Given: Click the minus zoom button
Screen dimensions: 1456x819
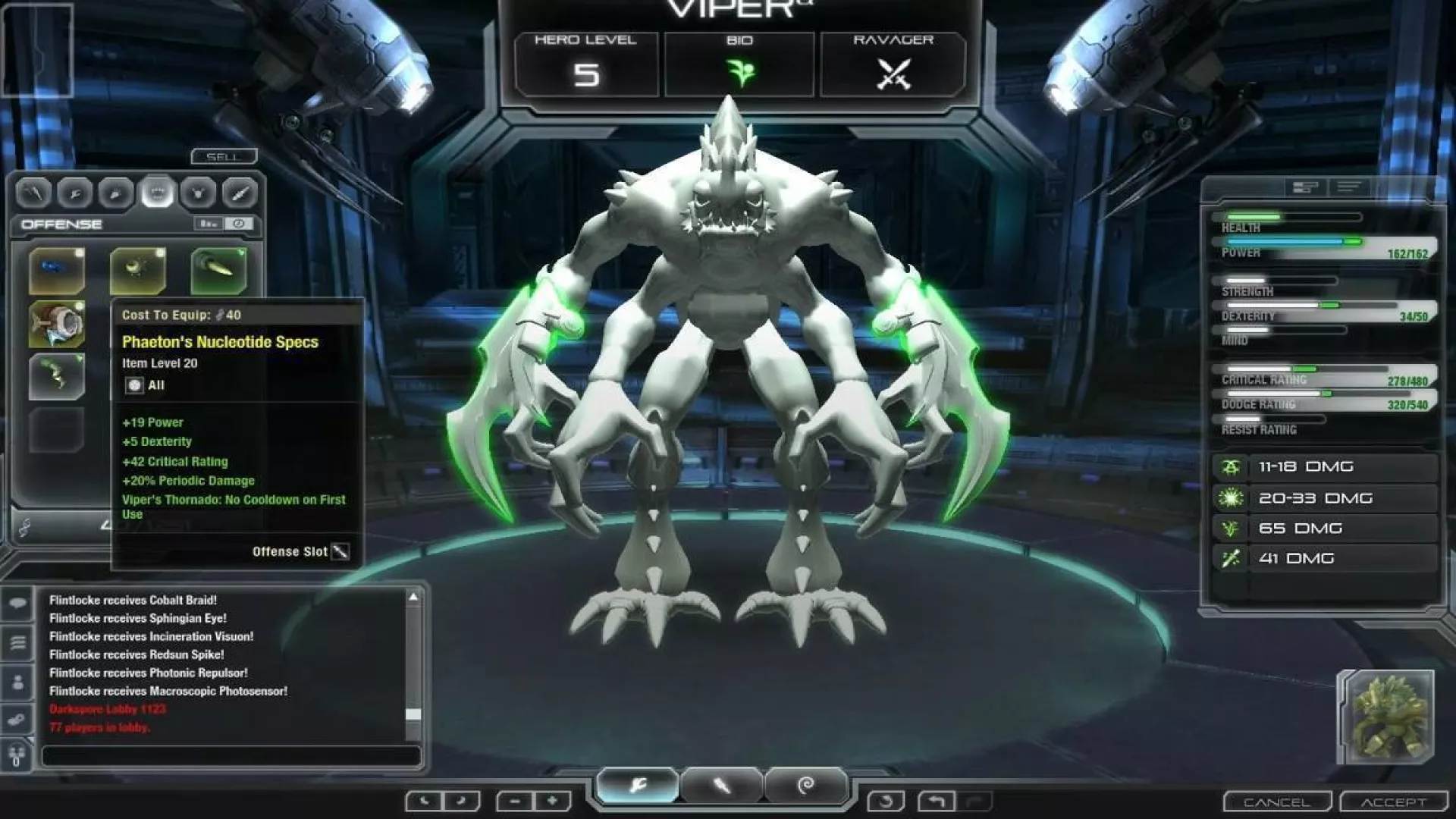Looking at the screenshot, I should tap(515, 801).
